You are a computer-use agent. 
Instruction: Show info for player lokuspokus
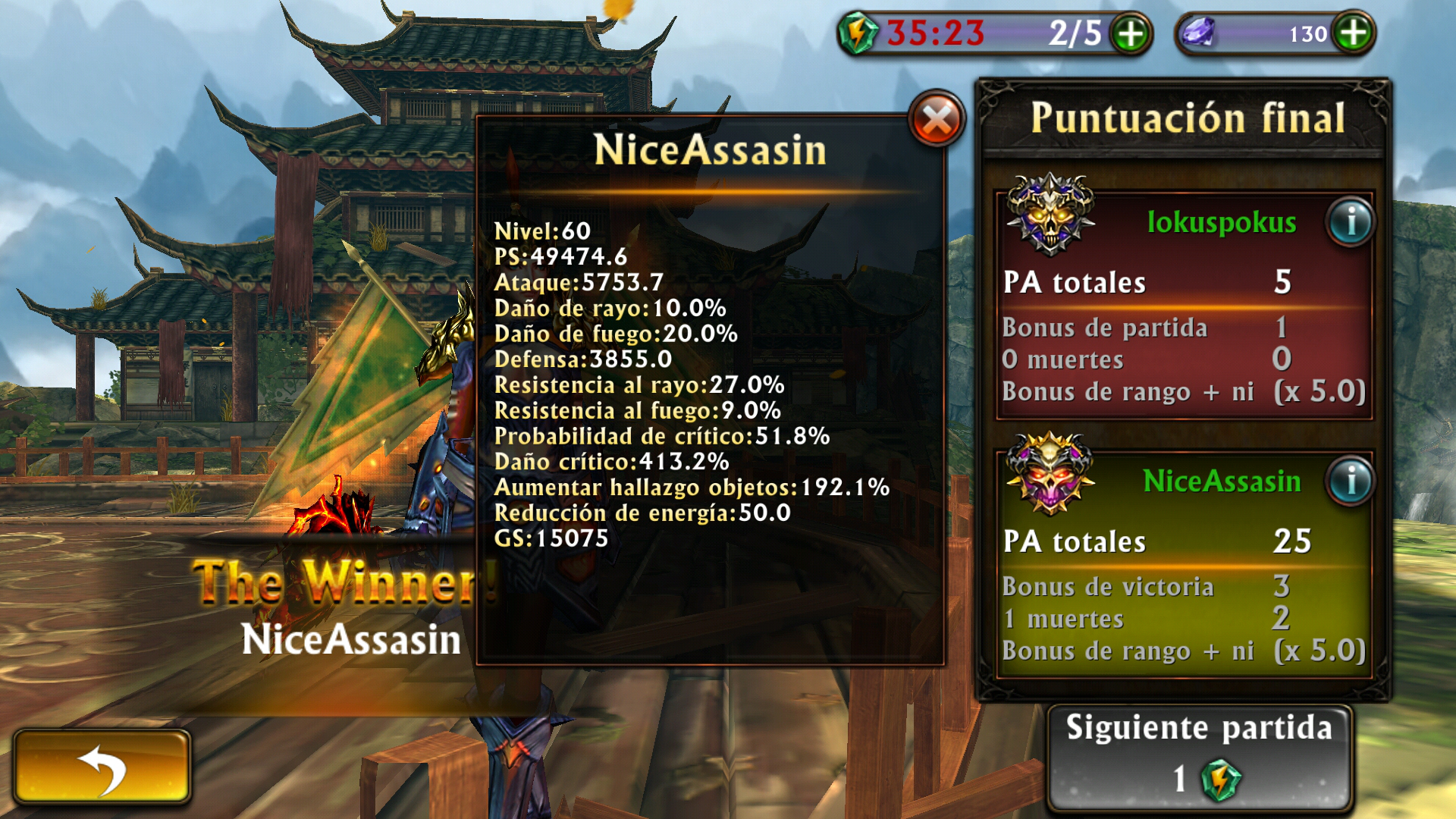click(1350, 222)
